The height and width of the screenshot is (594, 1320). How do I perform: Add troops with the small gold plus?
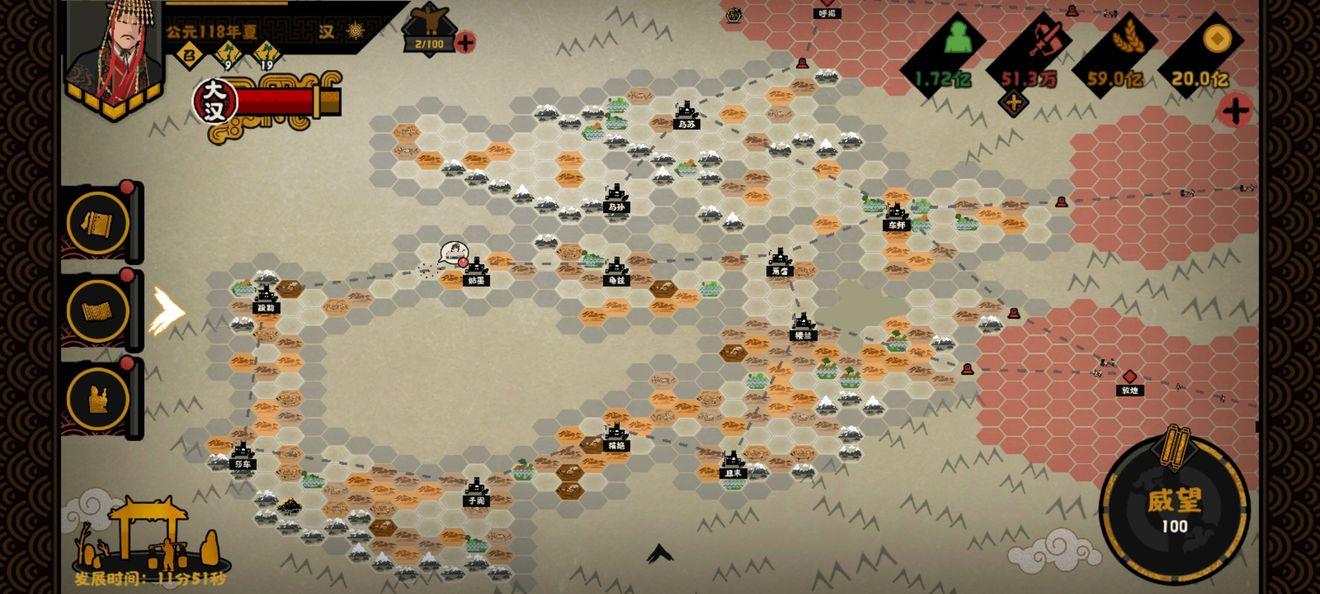(1014, 102)
